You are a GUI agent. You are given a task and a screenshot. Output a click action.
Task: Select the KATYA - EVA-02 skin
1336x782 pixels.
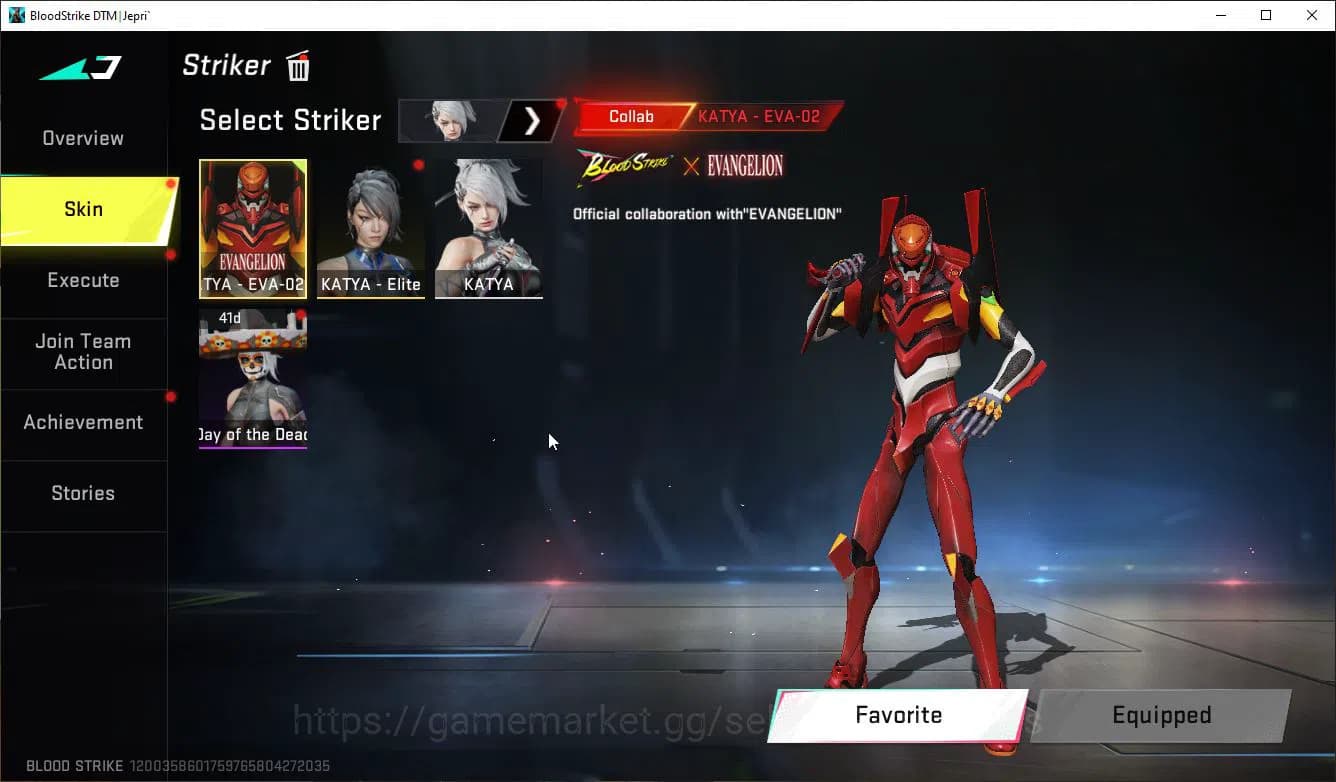pos(253,228)
